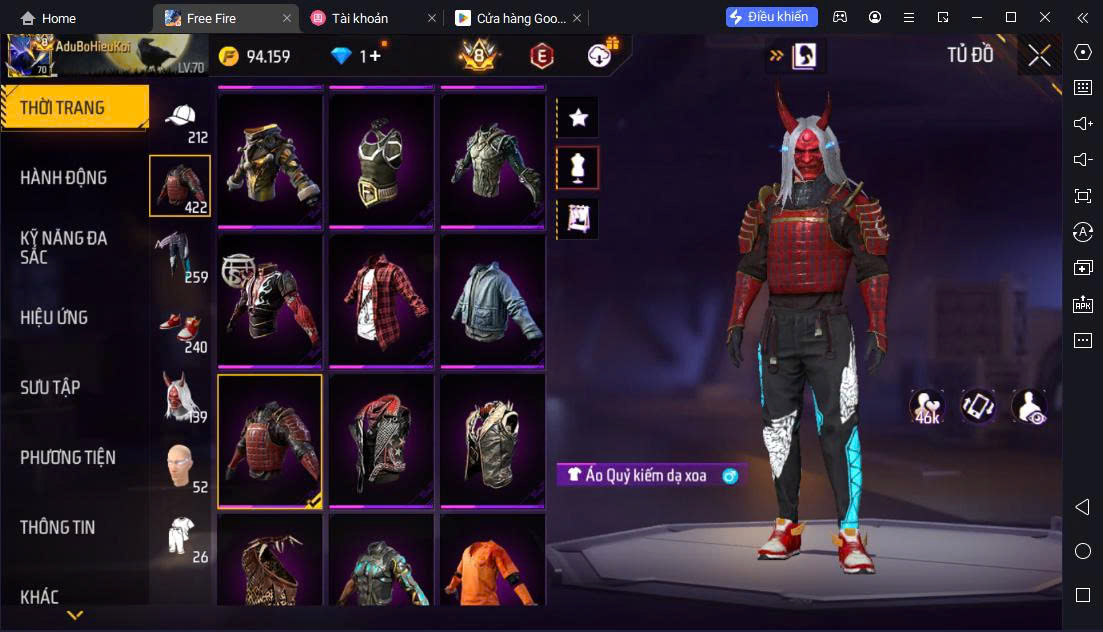The width and height of the screenshot is (1103, 632).
Task: Select the HIỆU ỨNG category
Action: (x=55, y=318)
